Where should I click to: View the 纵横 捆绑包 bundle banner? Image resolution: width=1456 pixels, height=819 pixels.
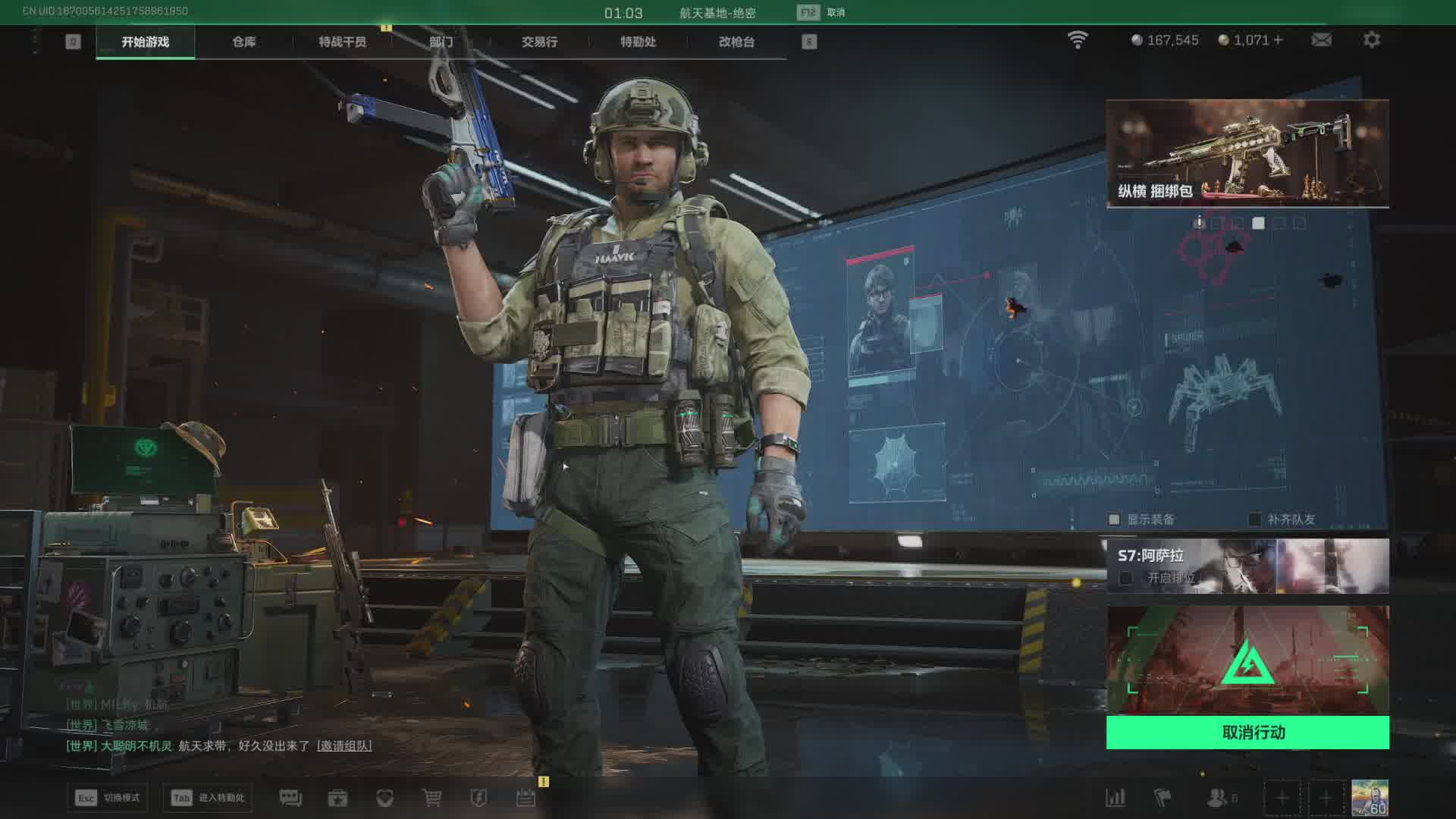(x=1247, y=153)
